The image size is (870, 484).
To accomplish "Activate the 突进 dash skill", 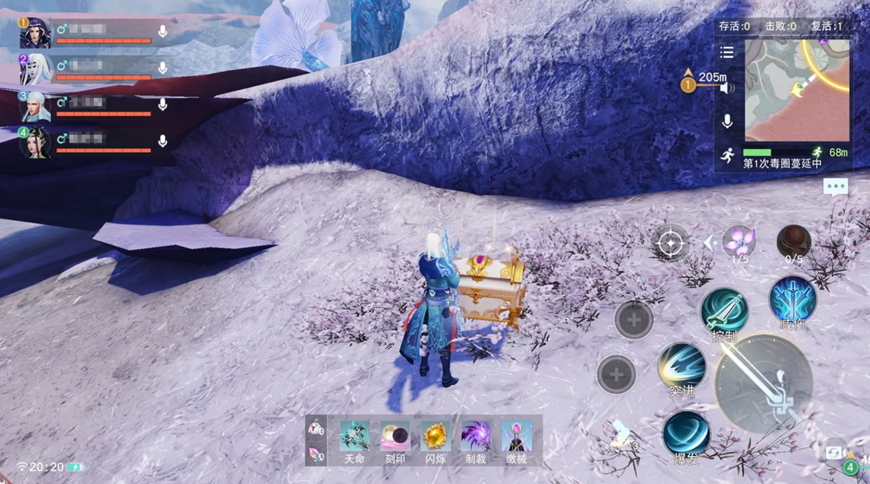I will click(682, 368).
